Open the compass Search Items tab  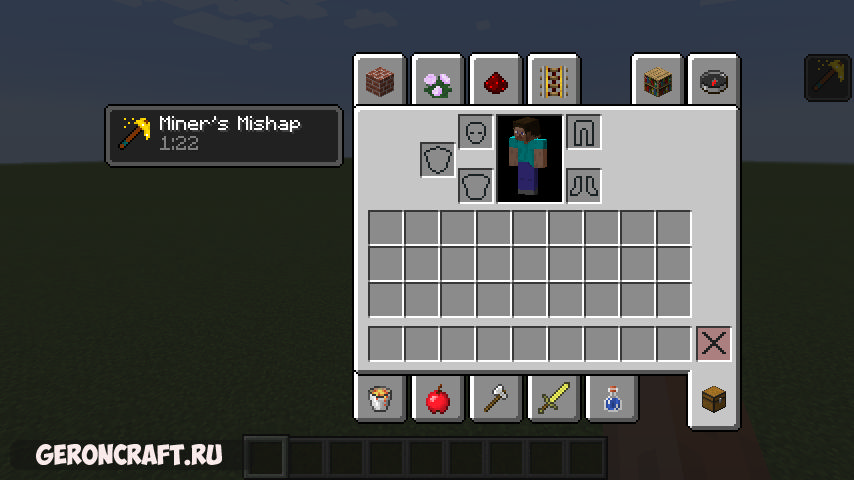coord(713,81)
